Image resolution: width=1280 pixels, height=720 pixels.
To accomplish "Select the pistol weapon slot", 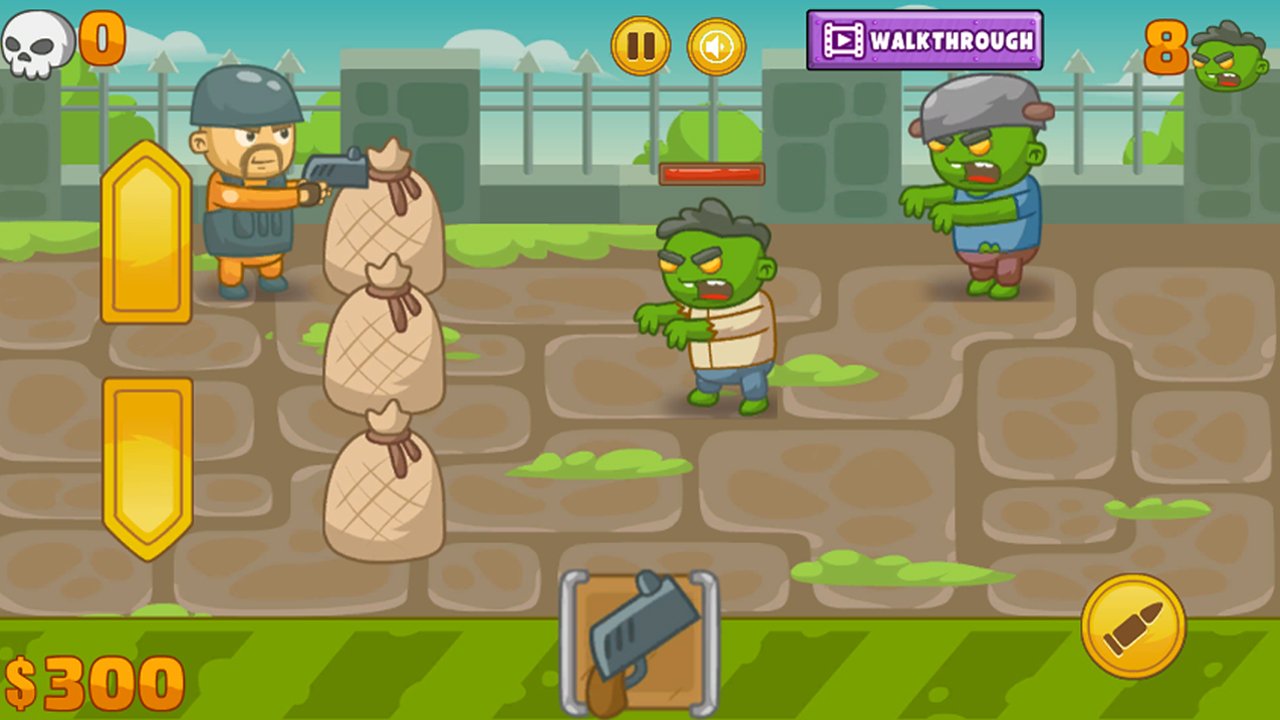I will [639, 642].
